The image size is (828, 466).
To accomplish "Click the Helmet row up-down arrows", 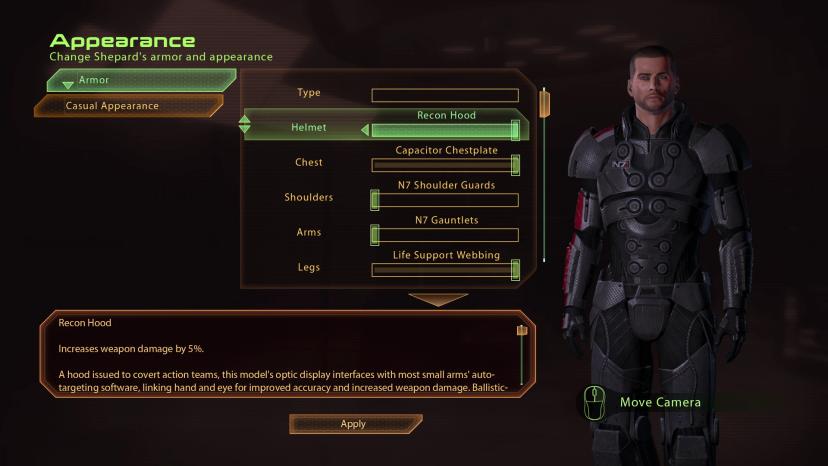I will click(245, 126).
